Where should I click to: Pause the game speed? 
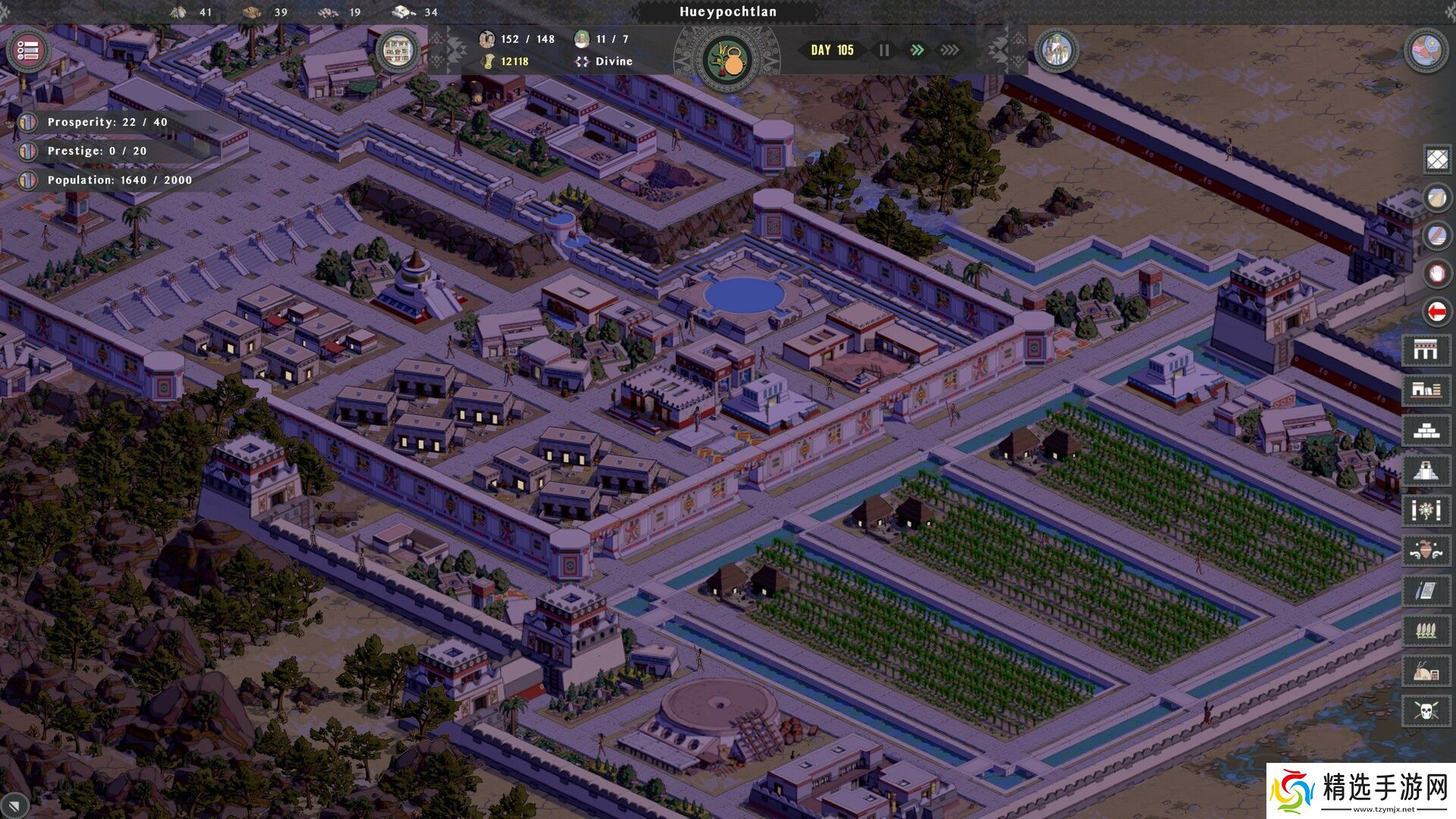(884, 50)
